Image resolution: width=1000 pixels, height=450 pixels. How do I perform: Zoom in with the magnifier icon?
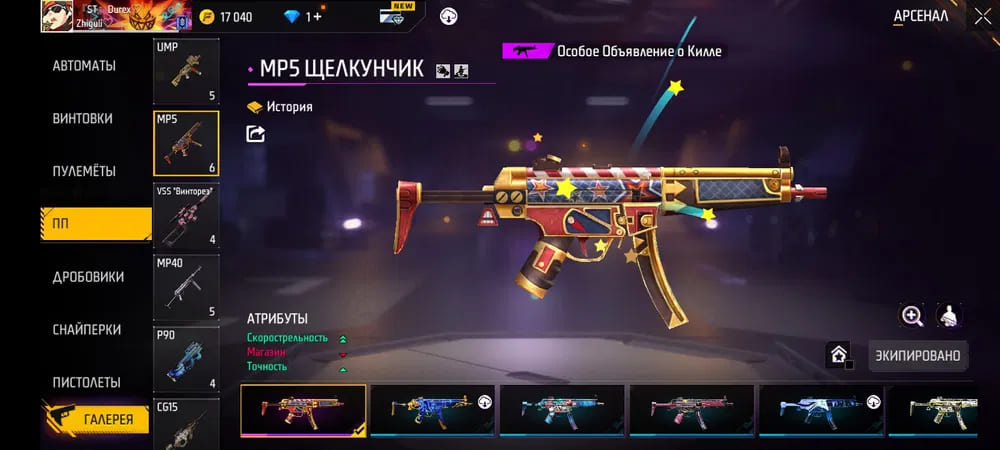click(x=912, y=316)
